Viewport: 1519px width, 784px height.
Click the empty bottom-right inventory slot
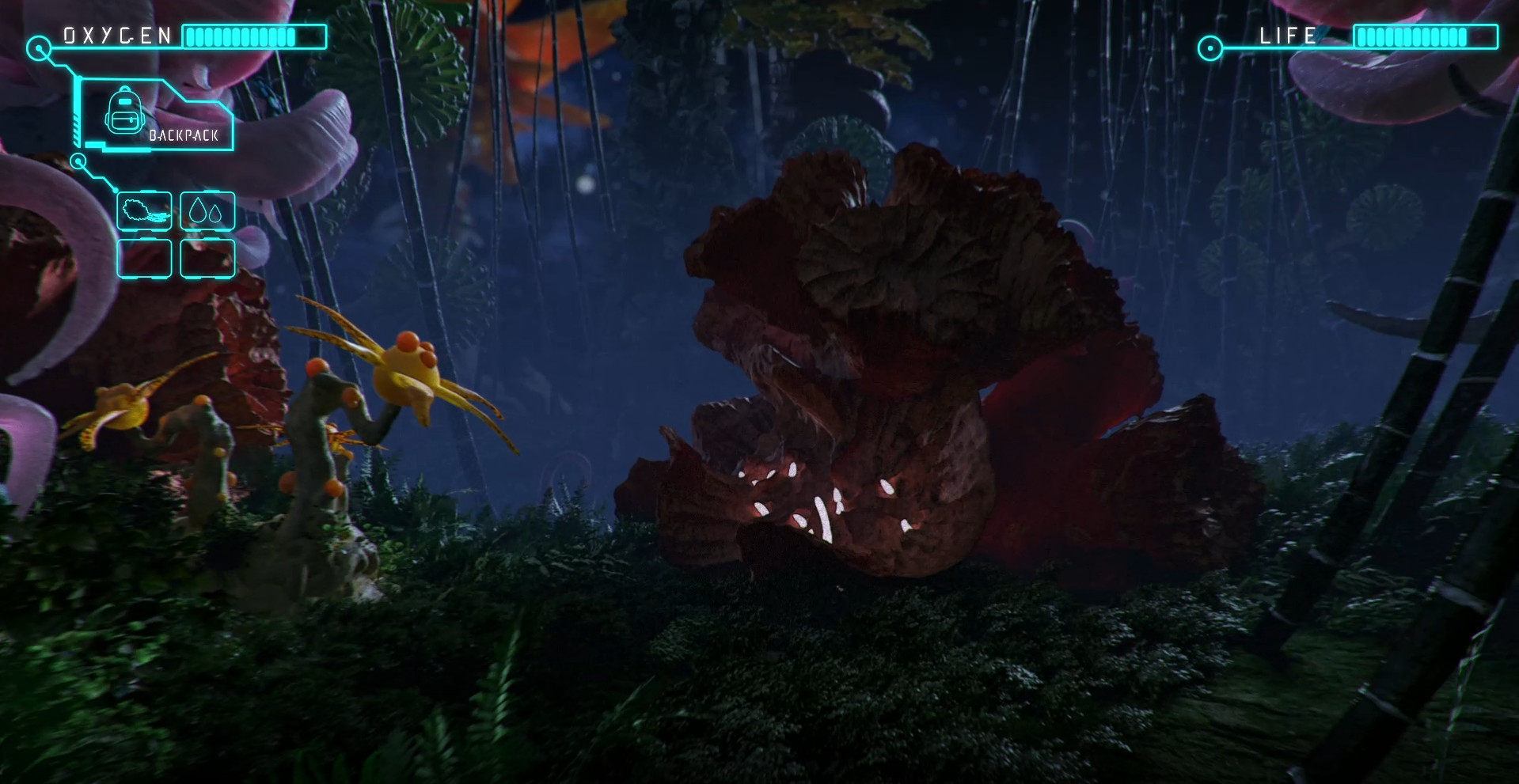[x=207, y=257]
